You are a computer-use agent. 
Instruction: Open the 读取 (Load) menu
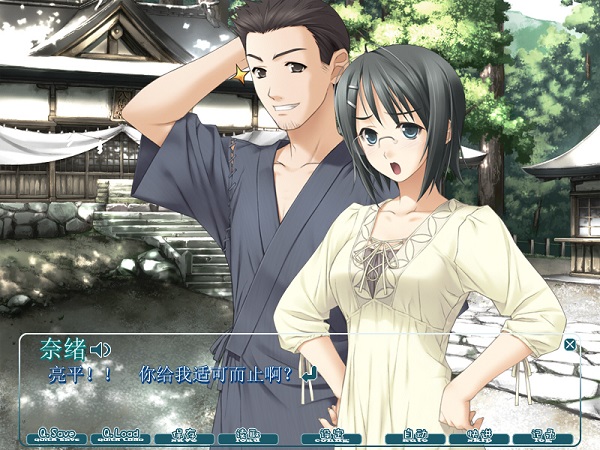(x=247, y=436)
